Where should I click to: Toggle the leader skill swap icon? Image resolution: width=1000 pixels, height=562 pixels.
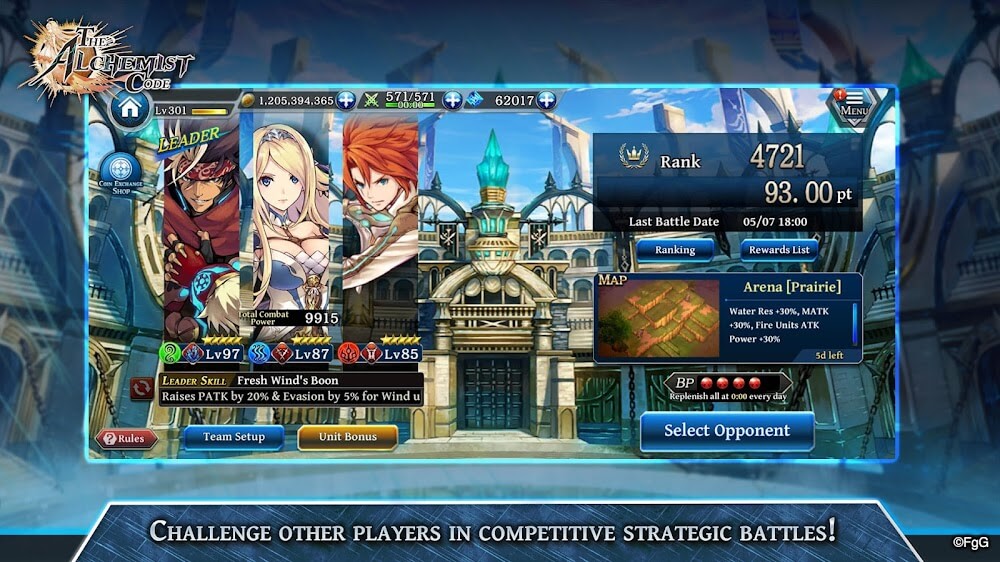point(142,388)
